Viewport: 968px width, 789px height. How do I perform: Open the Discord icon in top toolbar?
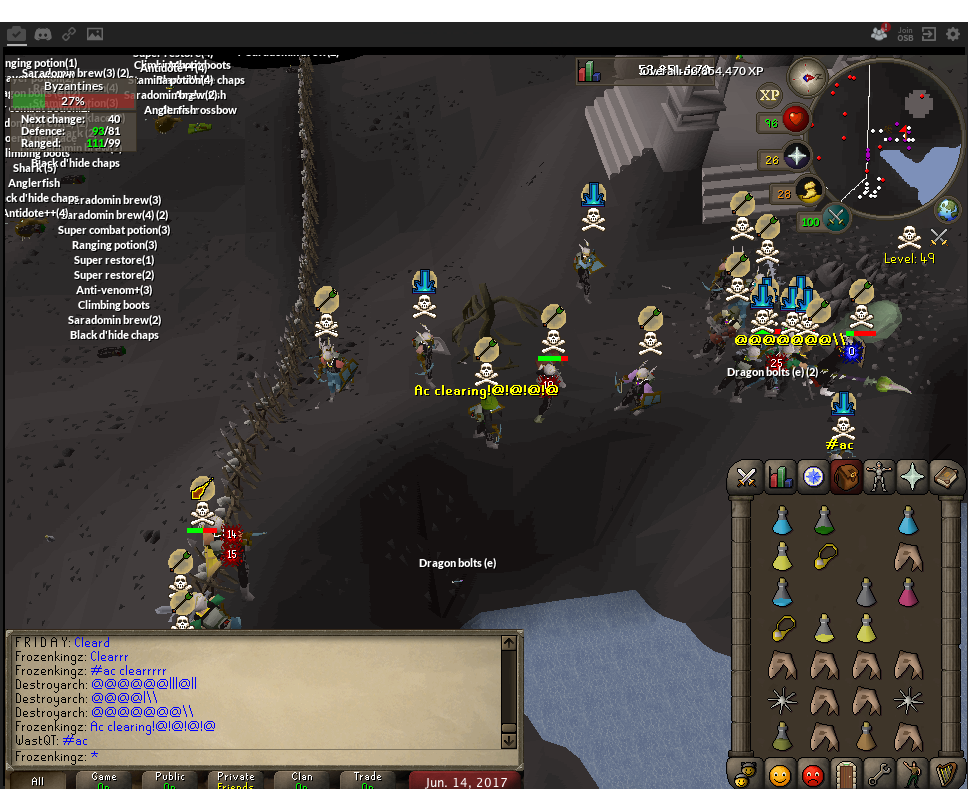point(43,34)
